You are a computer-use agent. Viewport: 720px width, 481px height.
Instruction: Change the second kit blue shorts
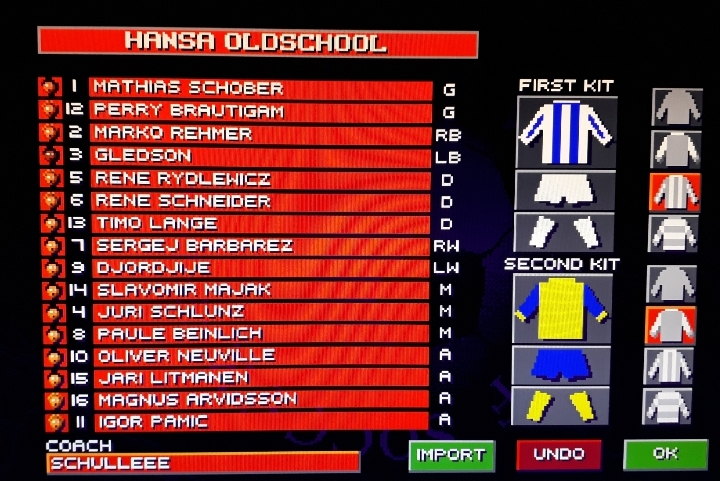(x=561, y=365)
